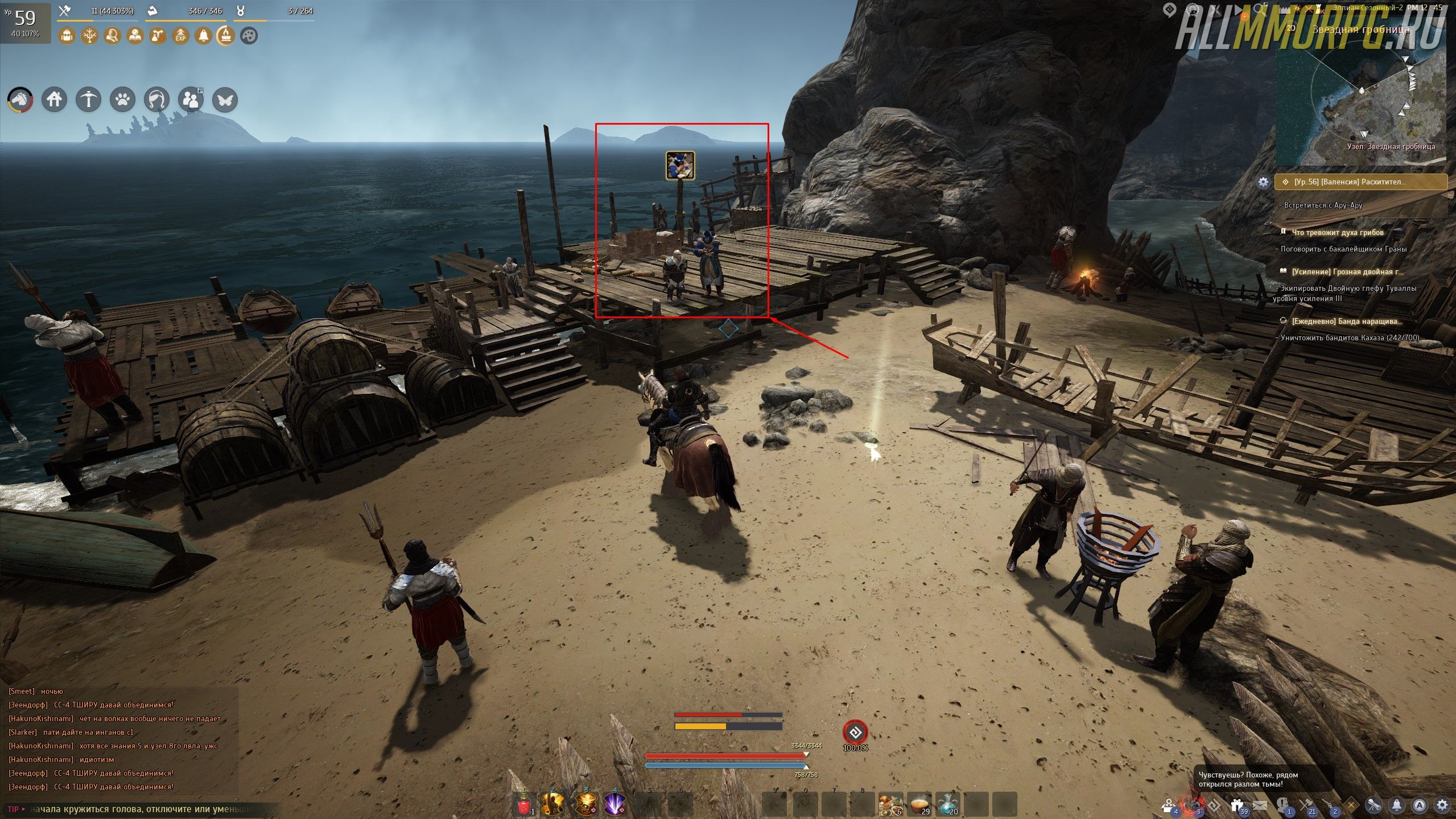This screenshot has height=819, width=1456.
Task: Open the gift box rewards with 39 badge
Action: 1237,805
